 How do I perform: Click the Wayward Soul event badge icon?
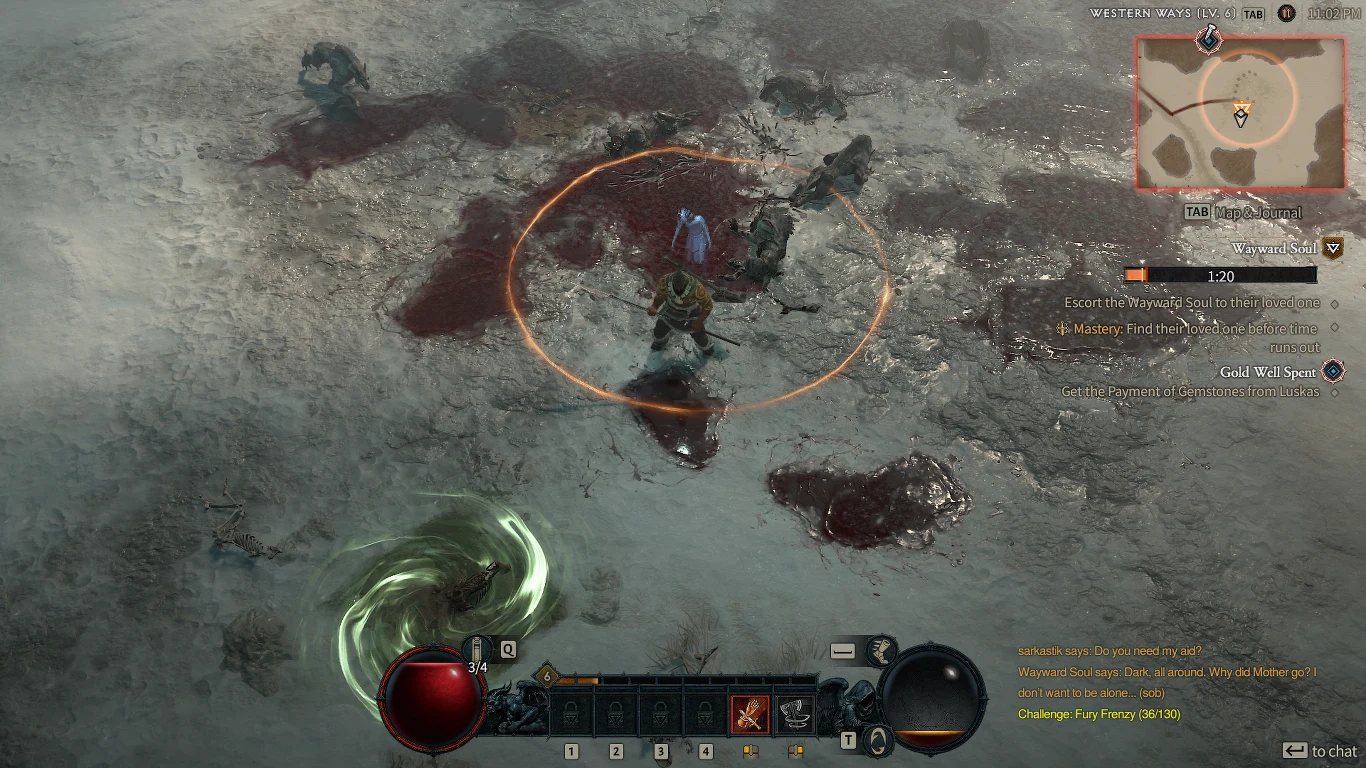point(1332,249)
